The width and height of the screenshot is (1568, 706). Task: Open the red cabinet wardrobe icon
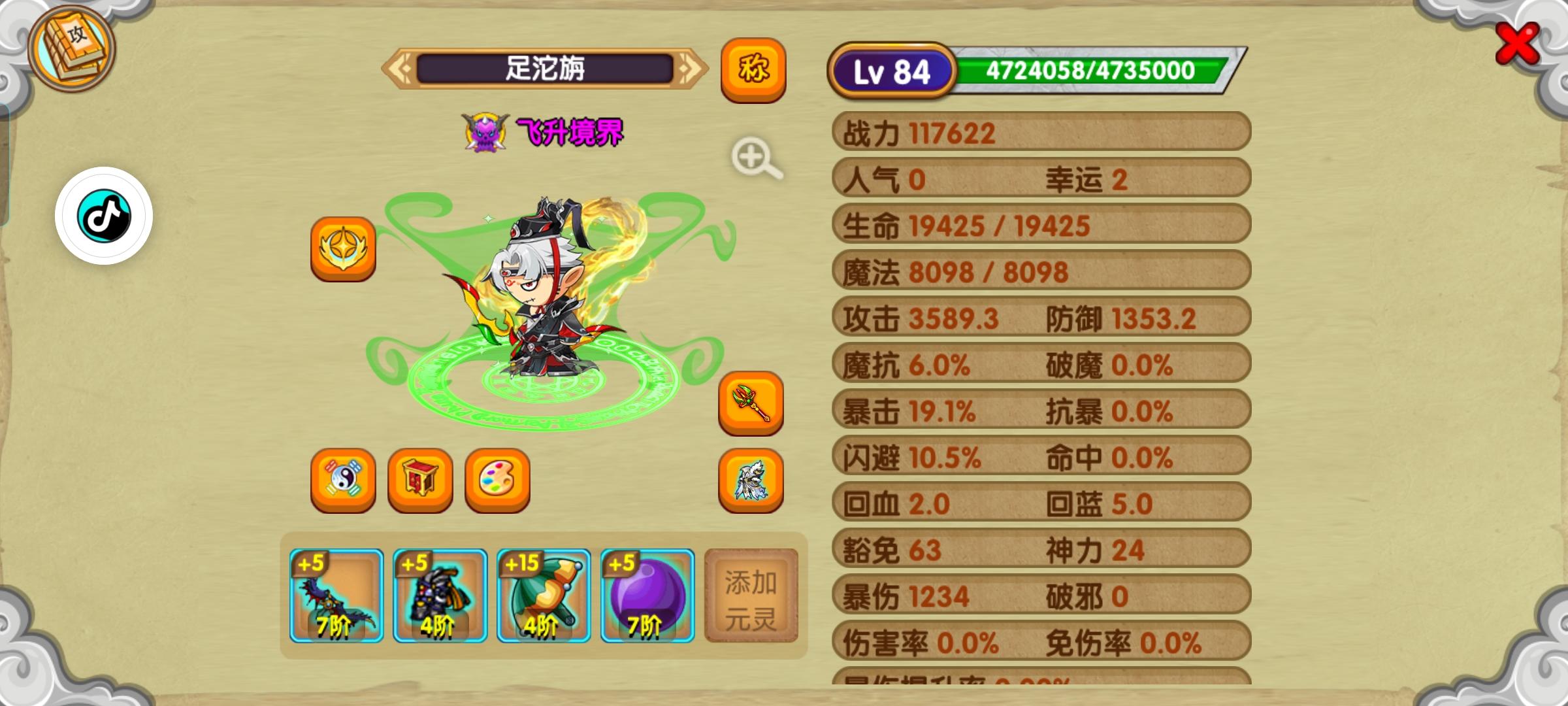(x=419, y=482)
